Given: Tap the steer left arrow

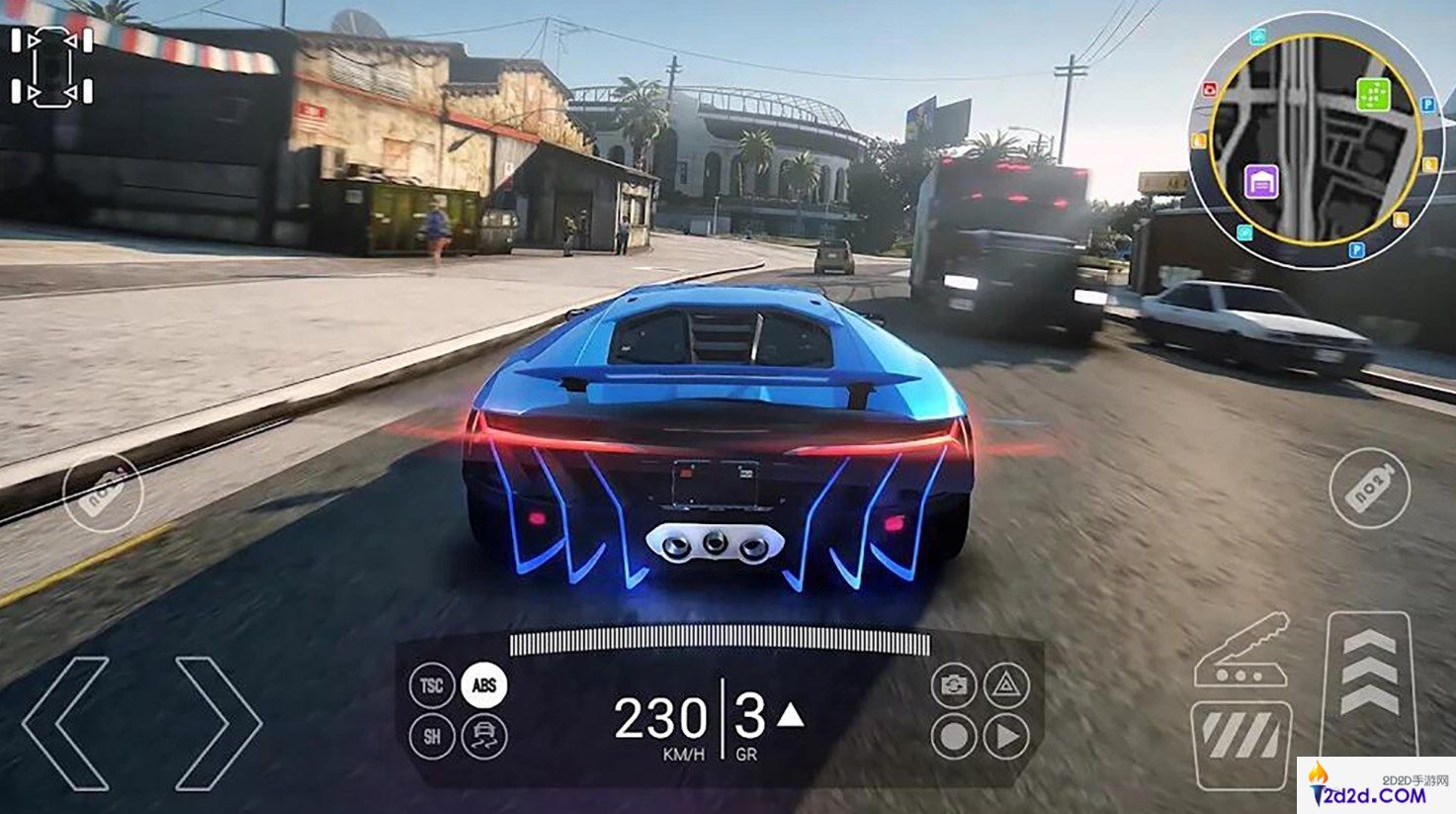Looking at the screenshot, I should click(65, 723).
